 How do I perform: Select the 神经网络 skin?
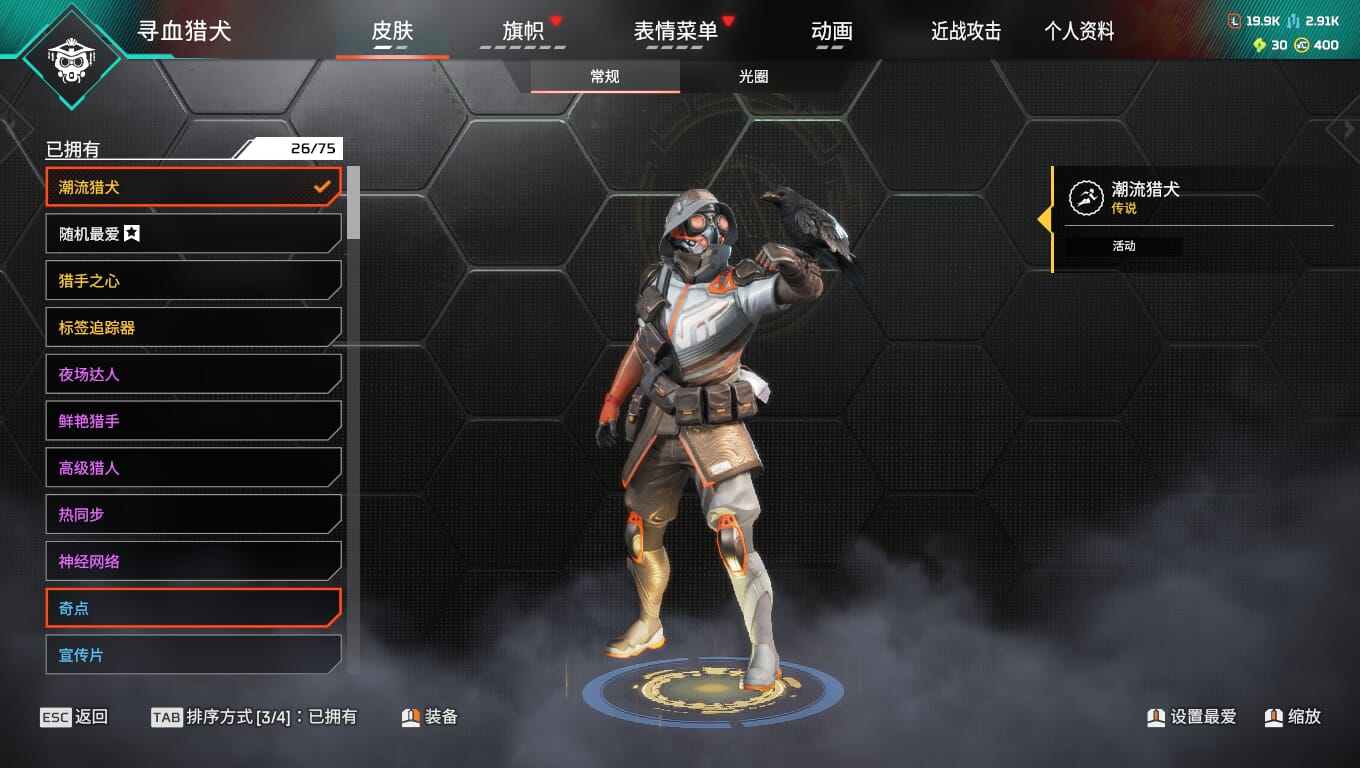point(193,562)
